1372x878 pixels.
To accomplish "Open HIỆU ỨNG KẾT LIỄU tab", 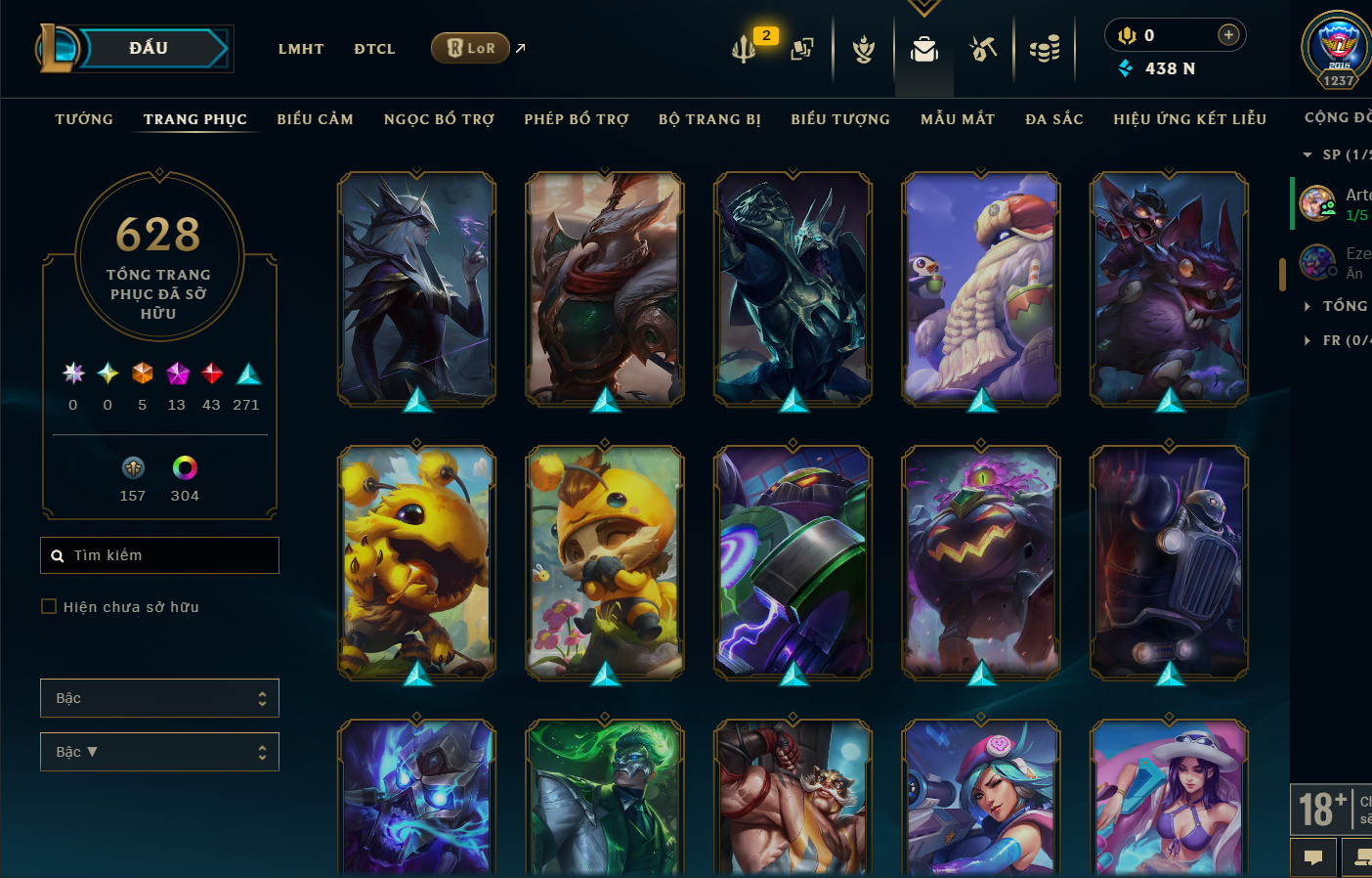I will [1189, 119].
